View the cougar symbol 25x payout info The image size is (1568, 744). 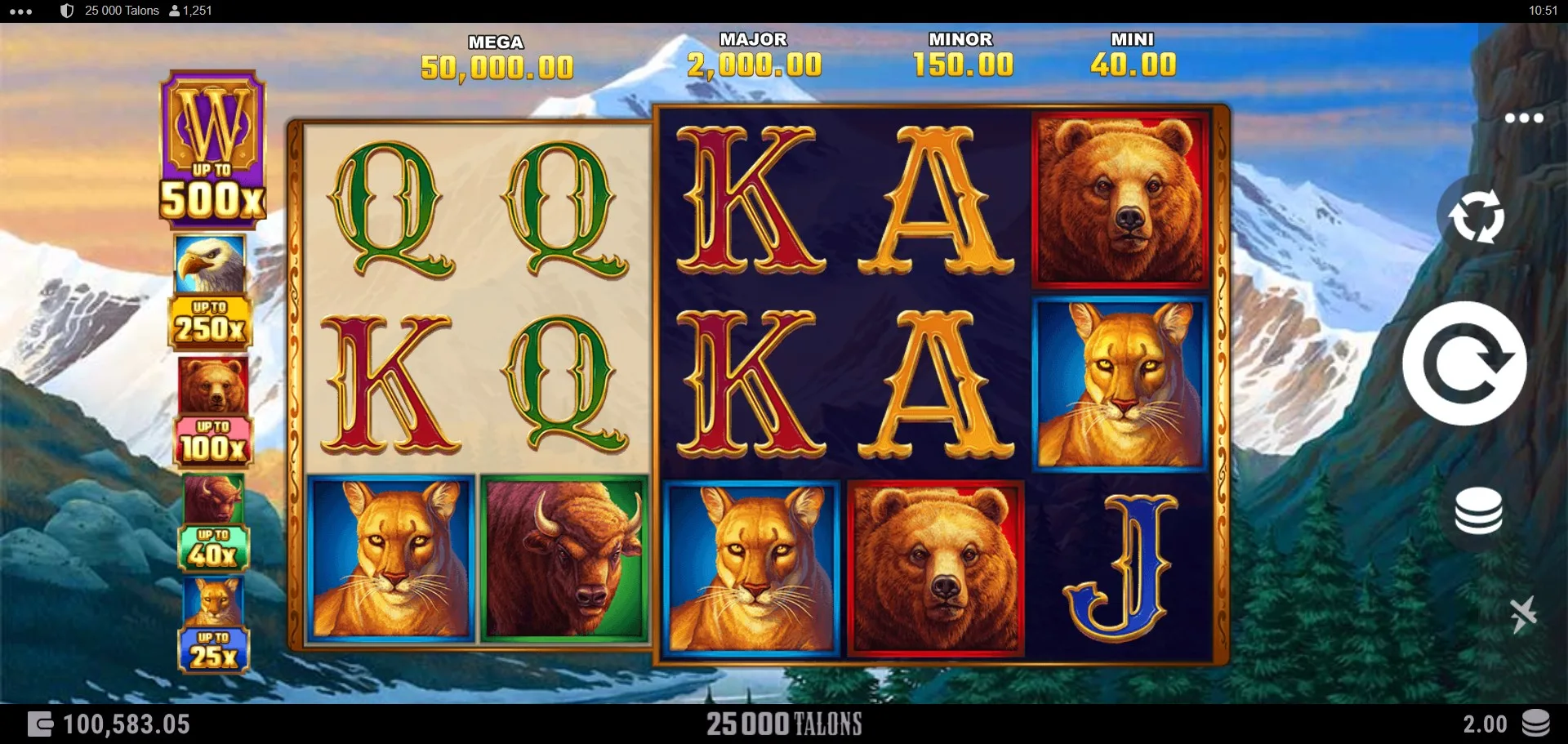tap(213, 625)
